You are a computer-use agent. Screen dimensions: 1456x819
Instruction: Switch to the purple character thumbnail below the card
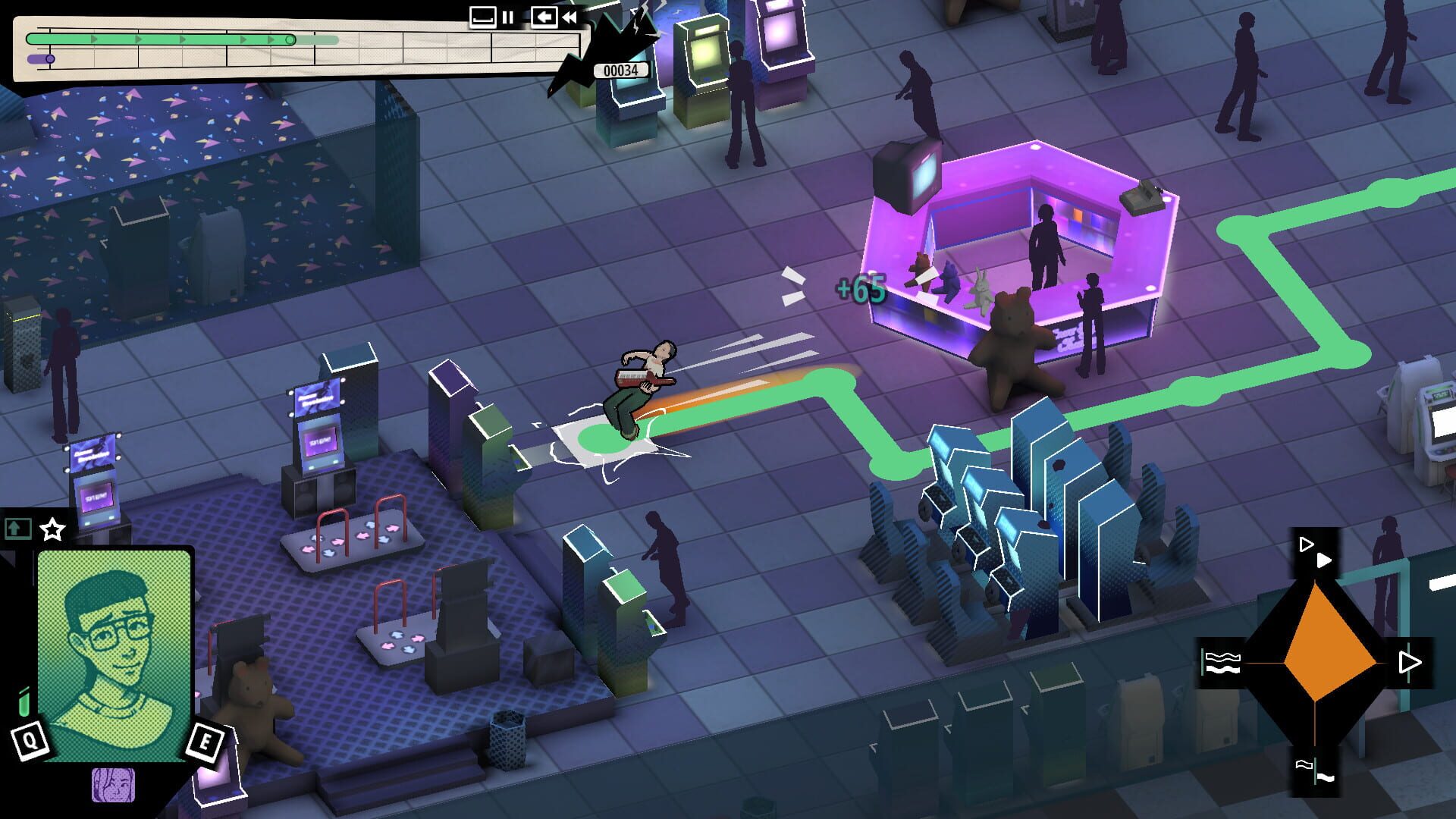click(x=114, y=786)
